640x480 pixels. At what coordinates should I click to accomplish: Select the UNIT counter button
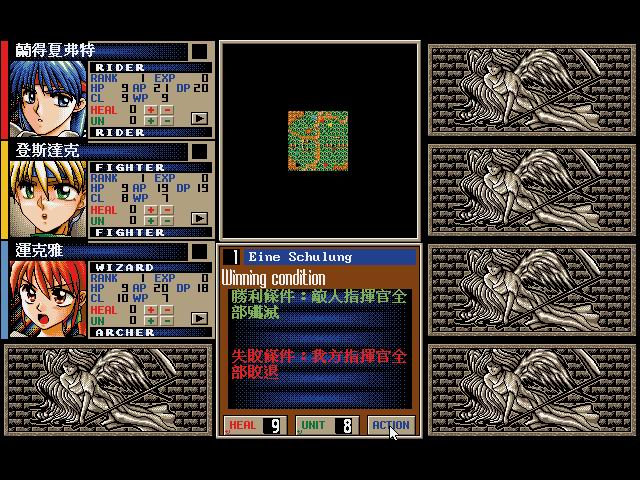point(326,425)
